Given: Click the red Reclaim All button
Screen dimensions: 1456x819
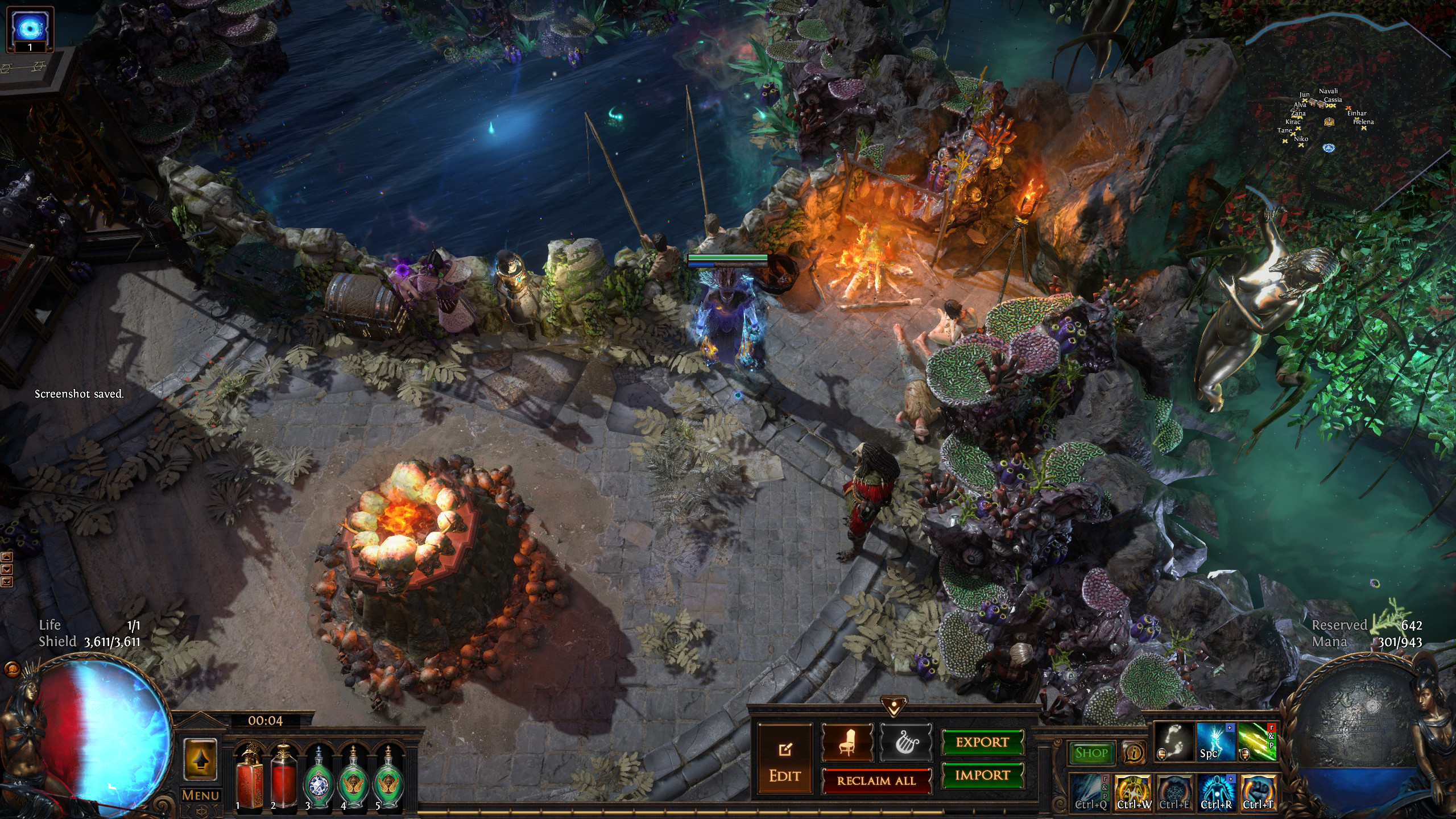Looking at the screenshot, I should coord(876,780).
